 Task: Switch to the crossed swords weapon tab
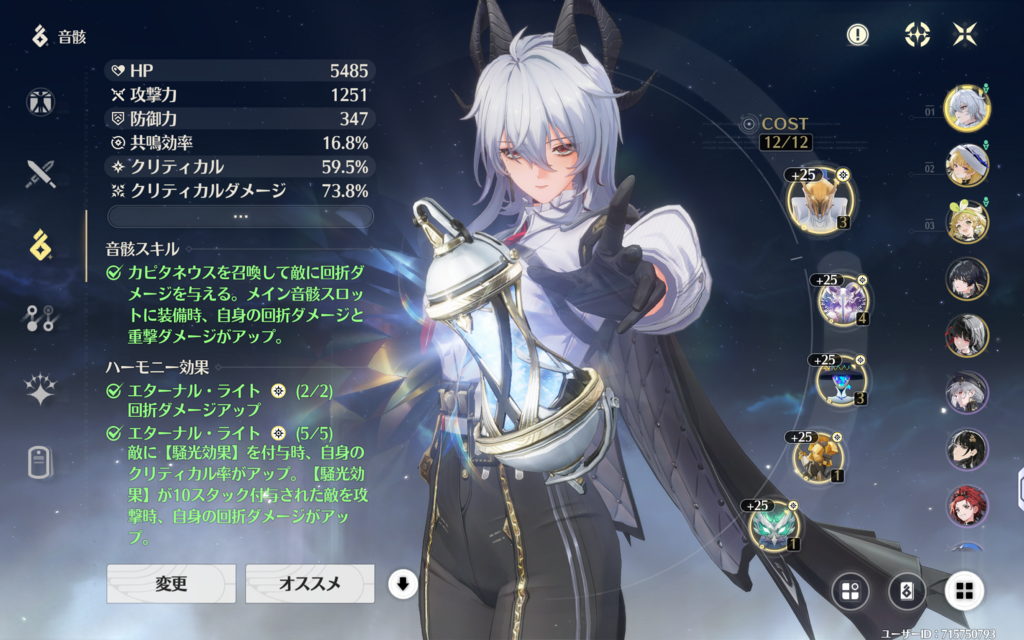[x=41, y=174]
